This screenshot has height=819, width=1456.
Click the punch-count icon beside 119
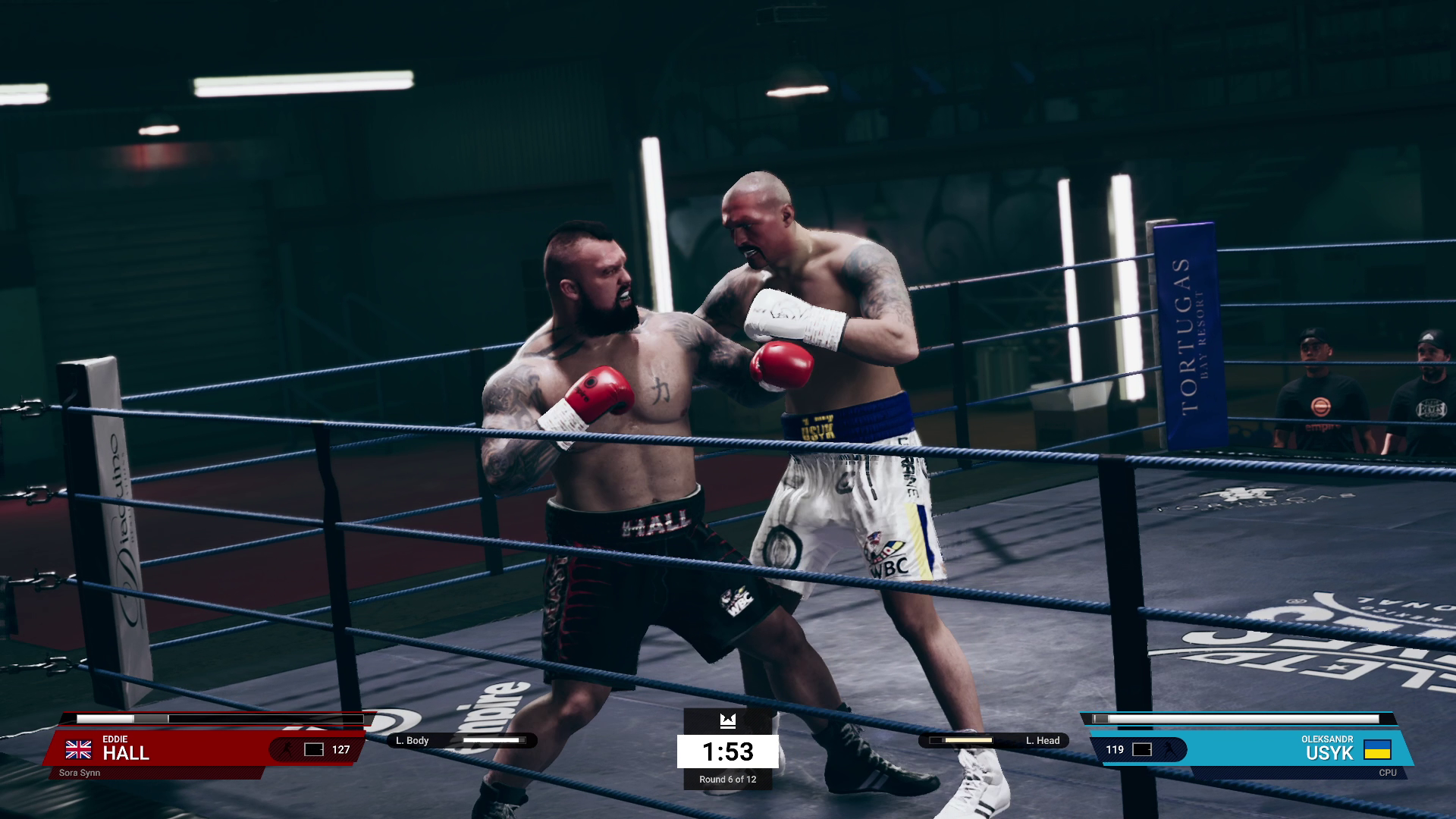[1142, 750]
